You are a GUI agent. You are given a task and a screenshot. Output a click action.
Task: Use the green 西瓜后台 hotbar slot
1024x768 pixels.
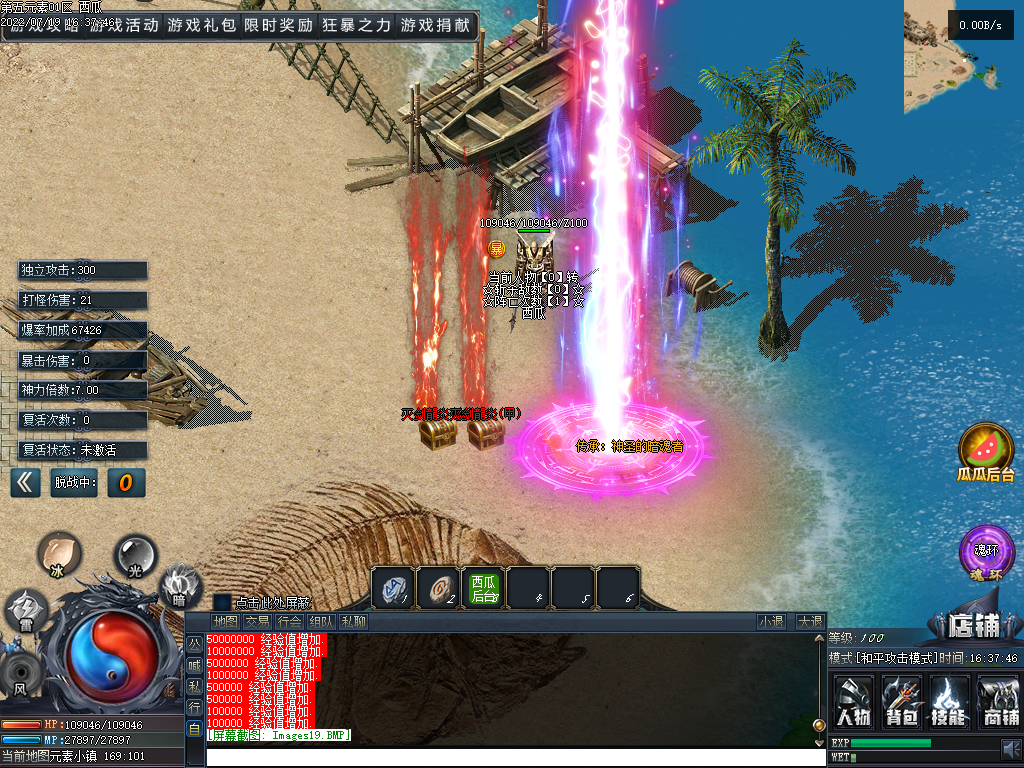[x=484, y=588]
